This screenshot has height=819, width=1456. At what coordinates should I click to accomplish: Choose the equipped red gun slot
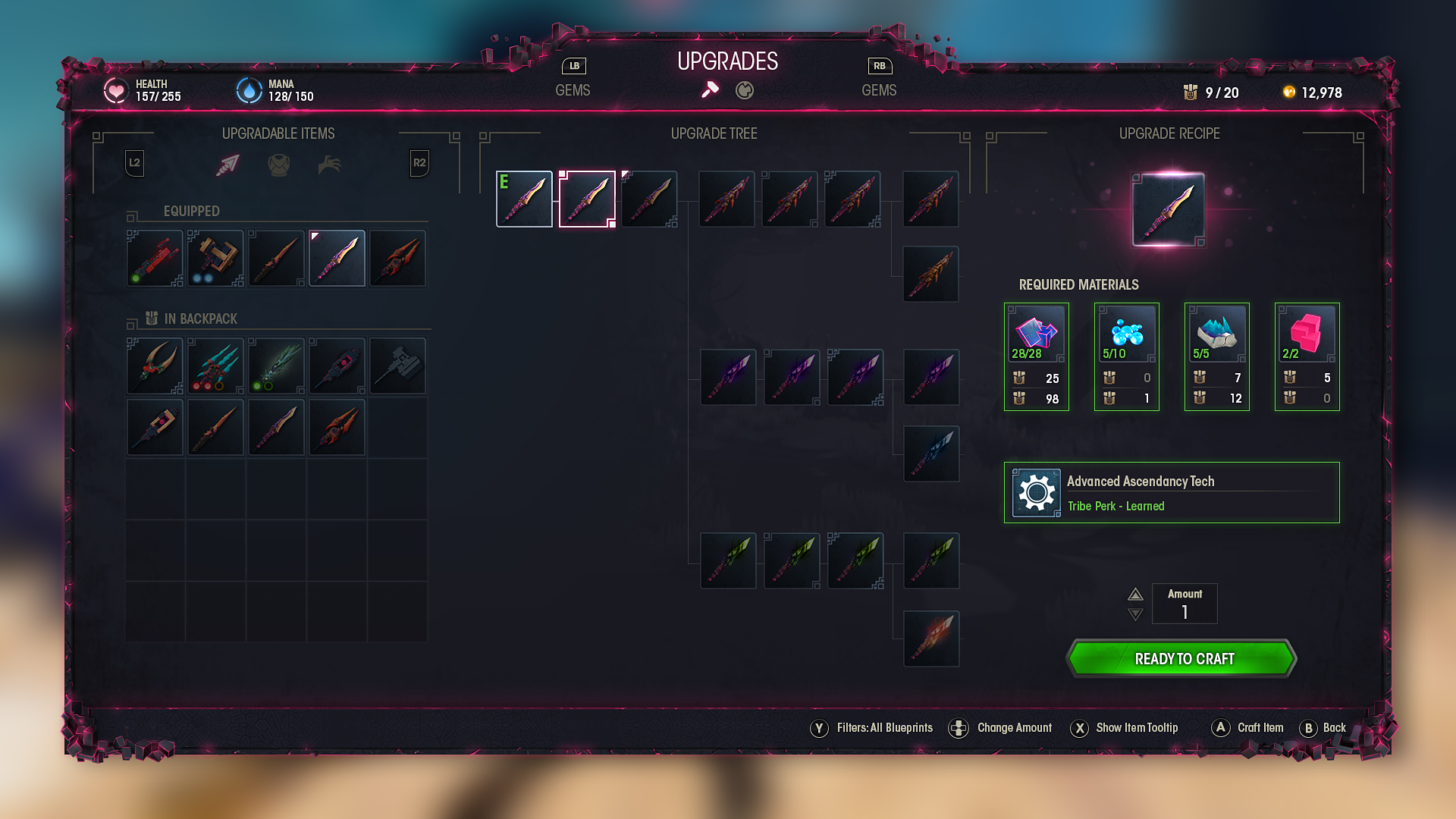pos(155,259)
